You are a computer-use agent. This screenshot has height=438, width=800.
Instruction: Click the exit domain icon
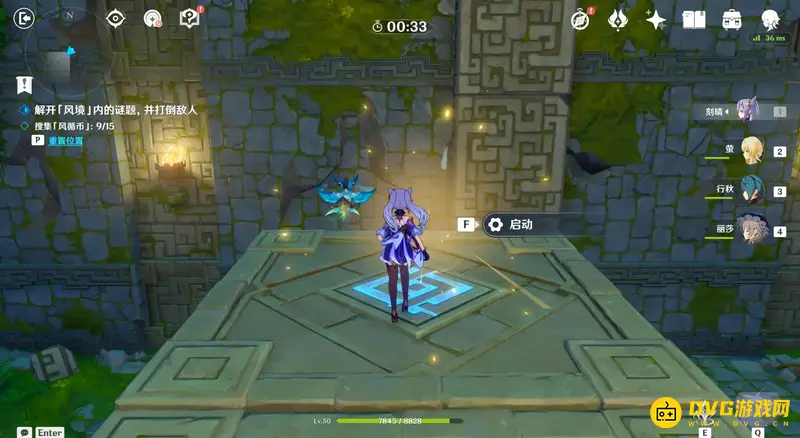(25, 18)
